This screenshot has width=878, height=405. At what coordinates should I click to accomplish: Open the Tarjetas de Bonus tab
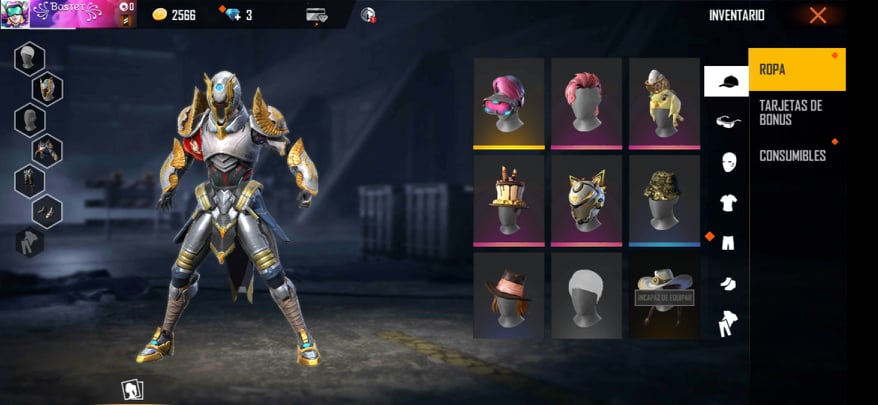796,112
